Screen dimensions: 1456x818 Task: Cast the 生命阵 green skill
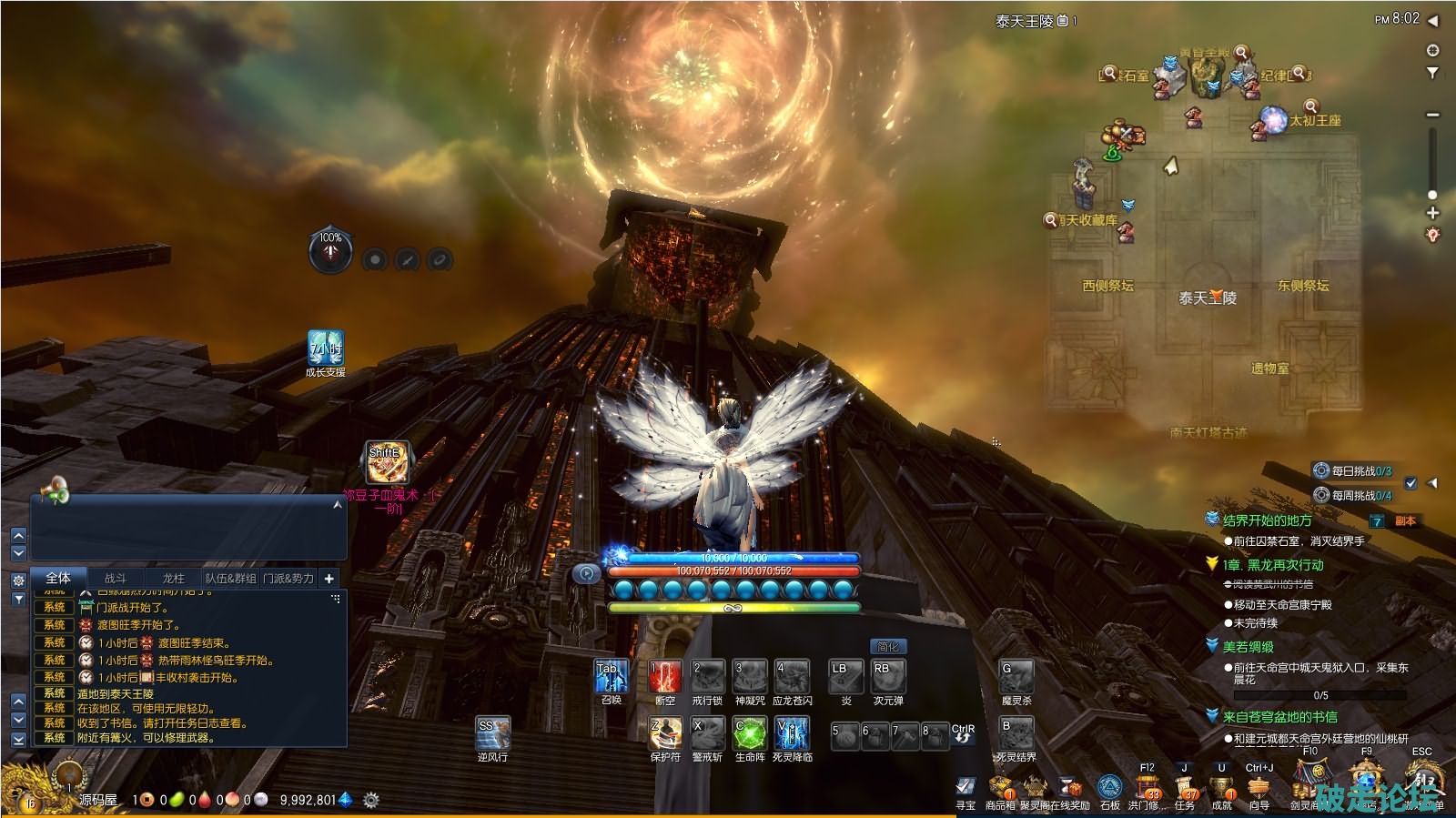pos(750,734)
